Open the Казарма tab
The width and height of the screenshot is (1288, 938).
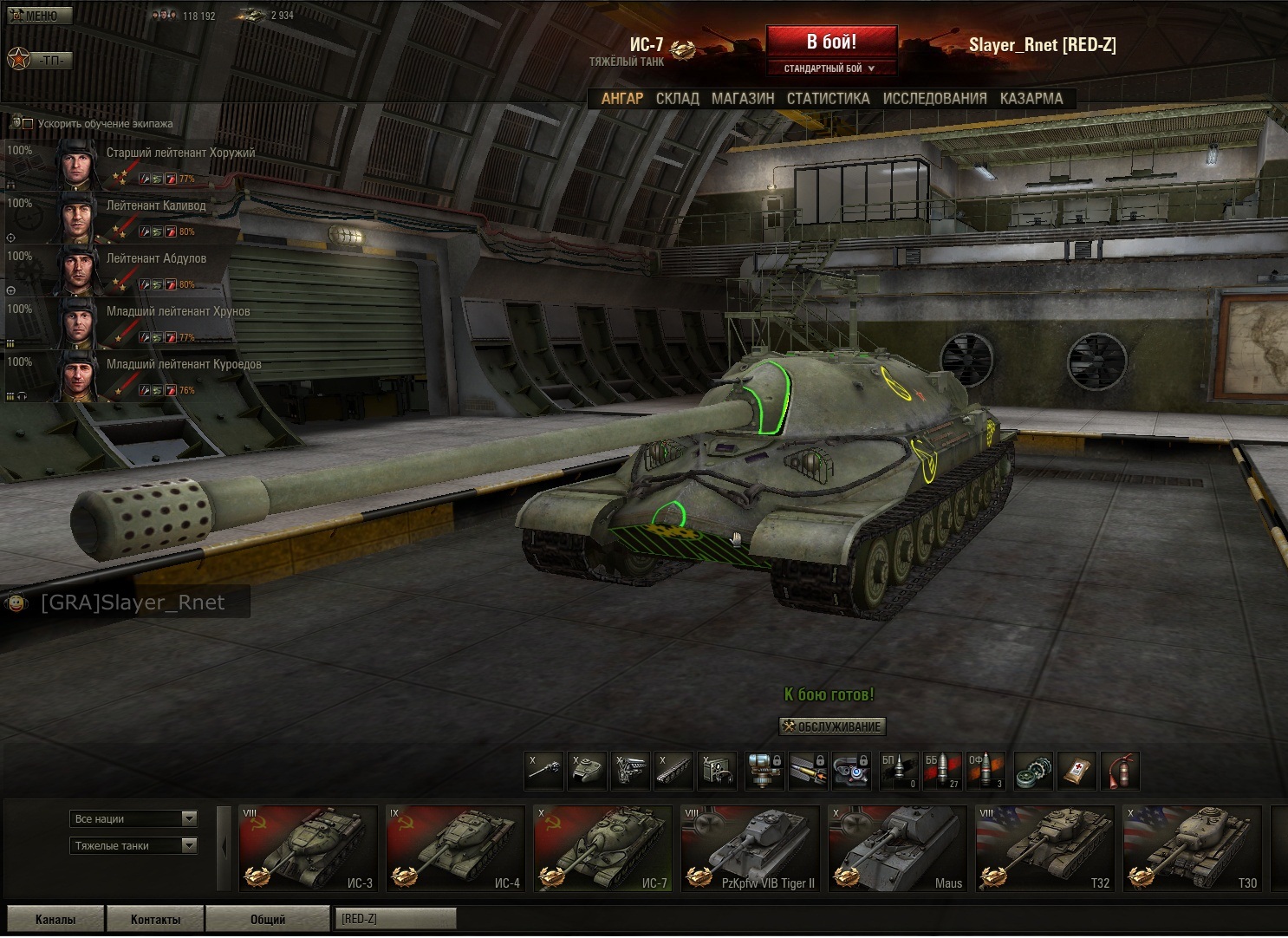coord(1031,99)
